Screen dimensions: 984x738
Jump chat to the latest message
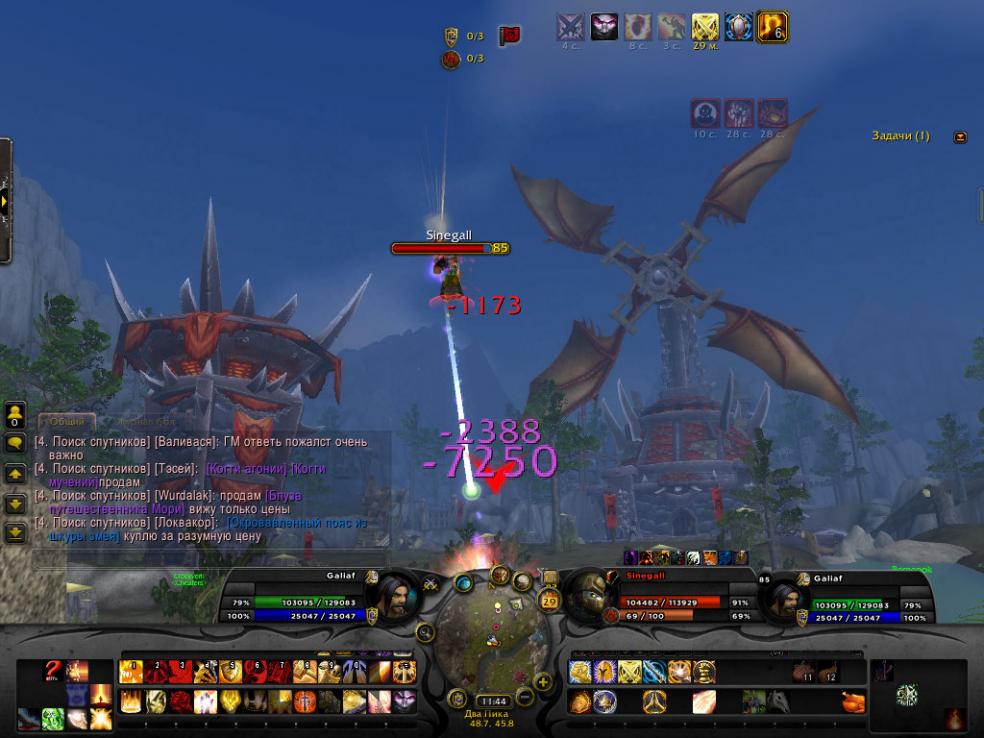pyautogui.click(x=15, y=533)
